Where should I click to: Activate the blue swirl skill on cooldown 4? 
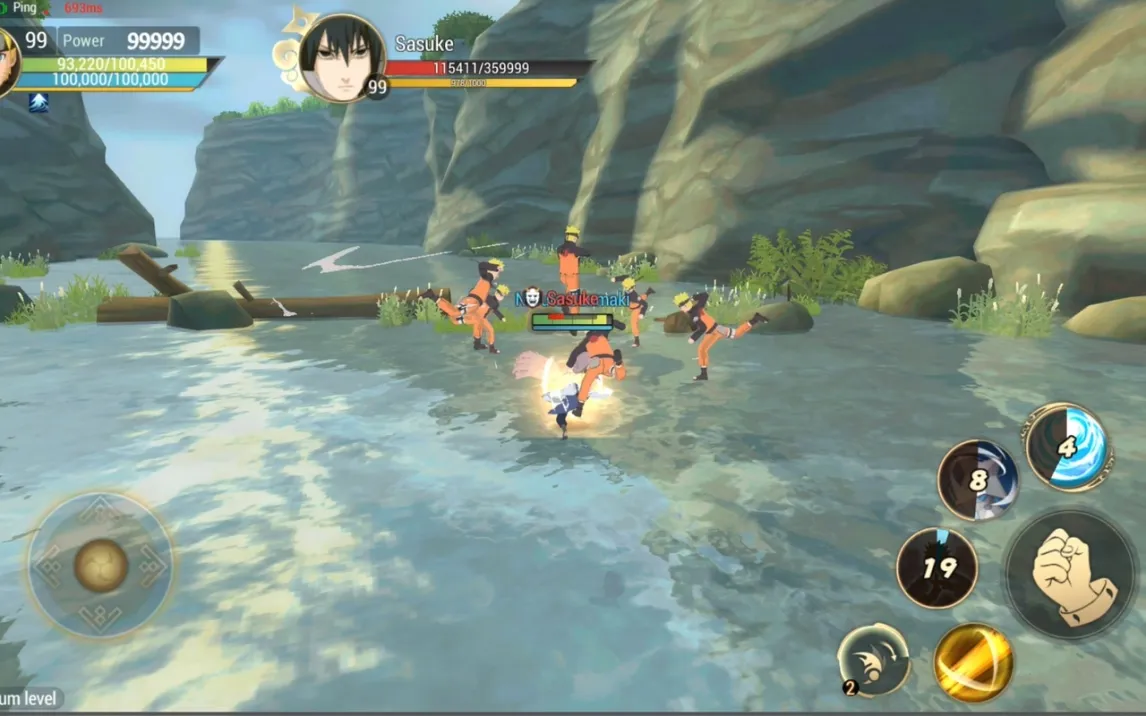coord(1067,446)
